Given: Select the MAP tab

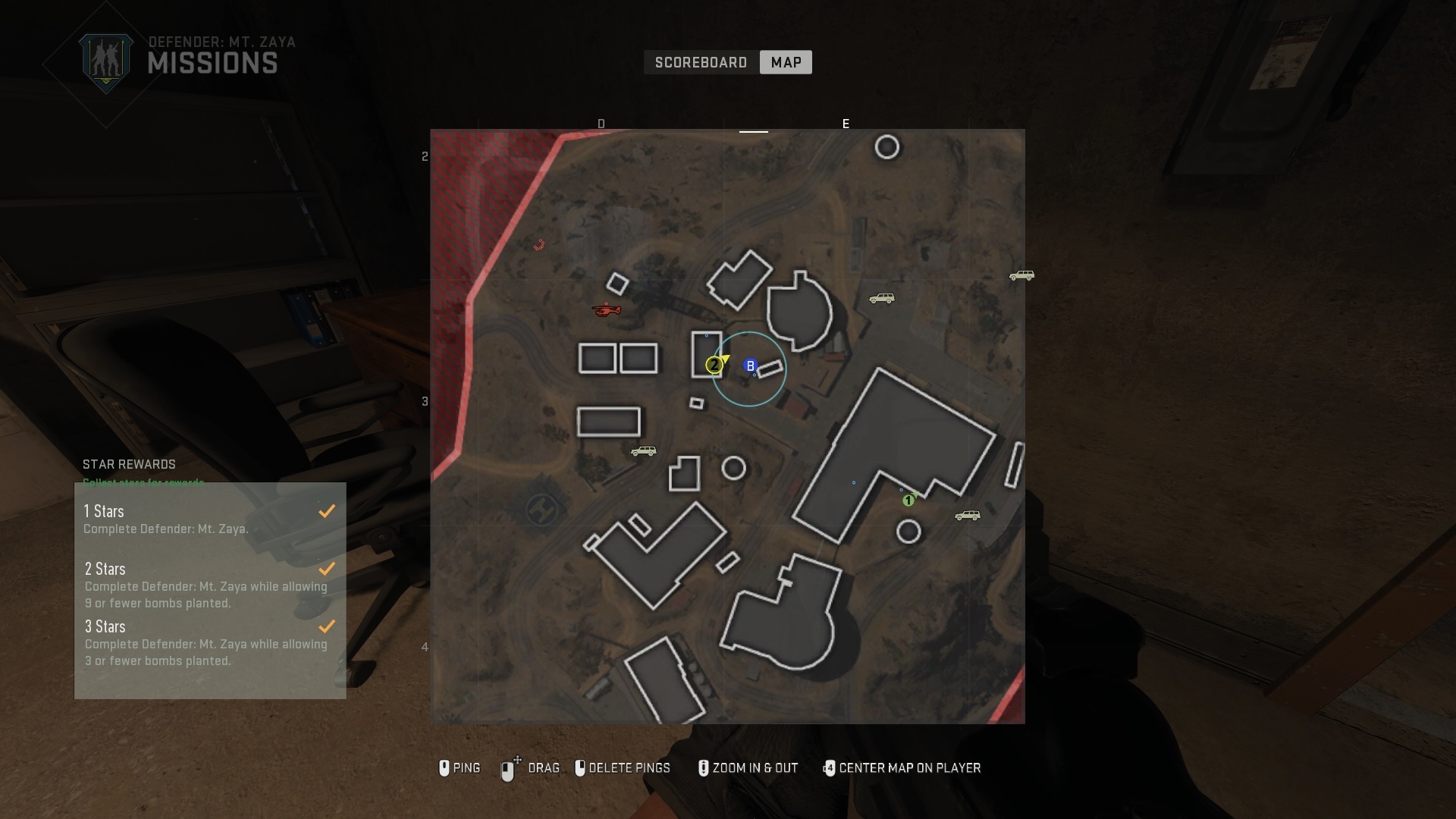Looking at the screenshot, I should [786, 62].
